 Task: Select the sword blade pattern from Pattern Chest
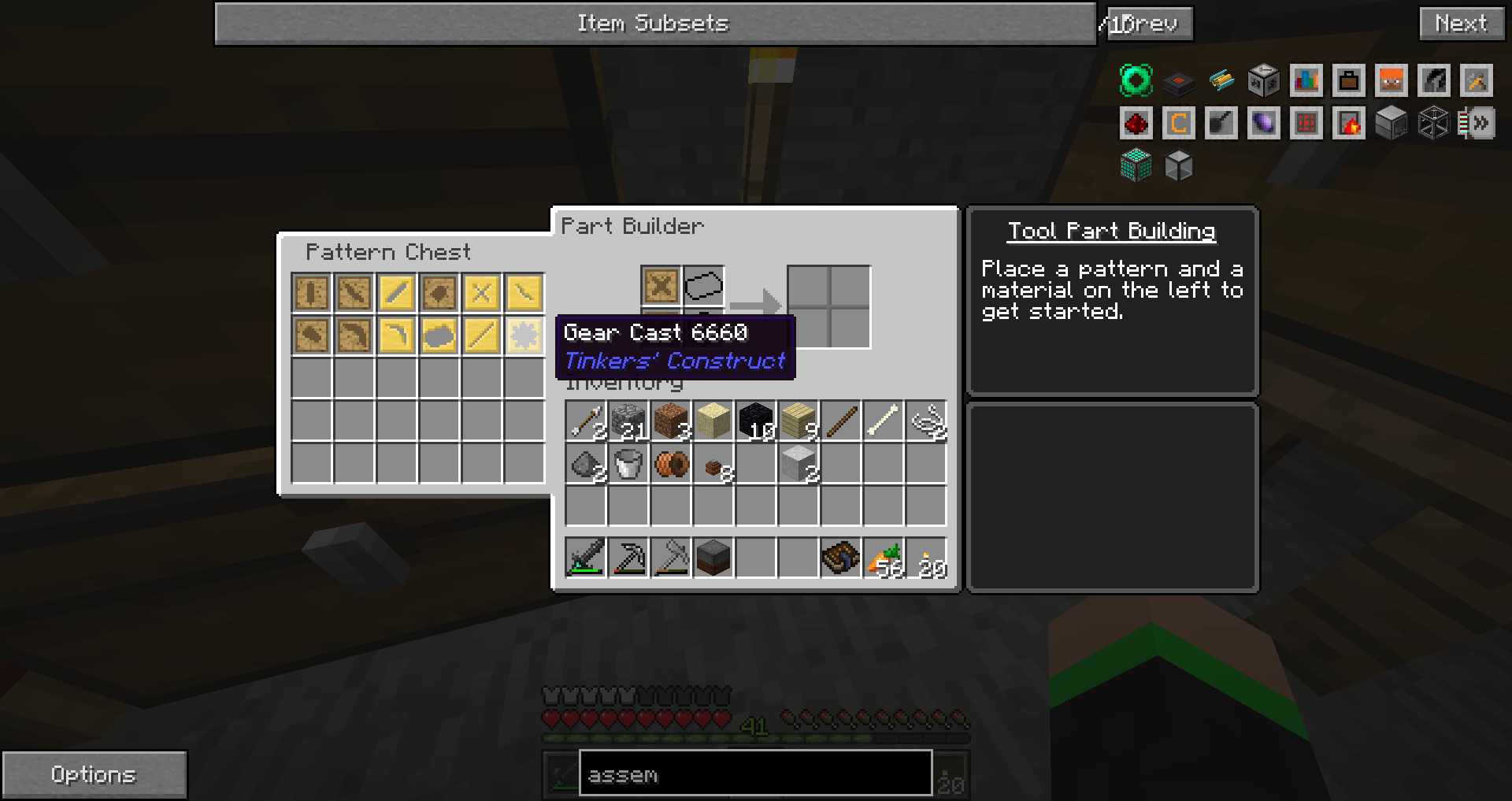point(354,293)
